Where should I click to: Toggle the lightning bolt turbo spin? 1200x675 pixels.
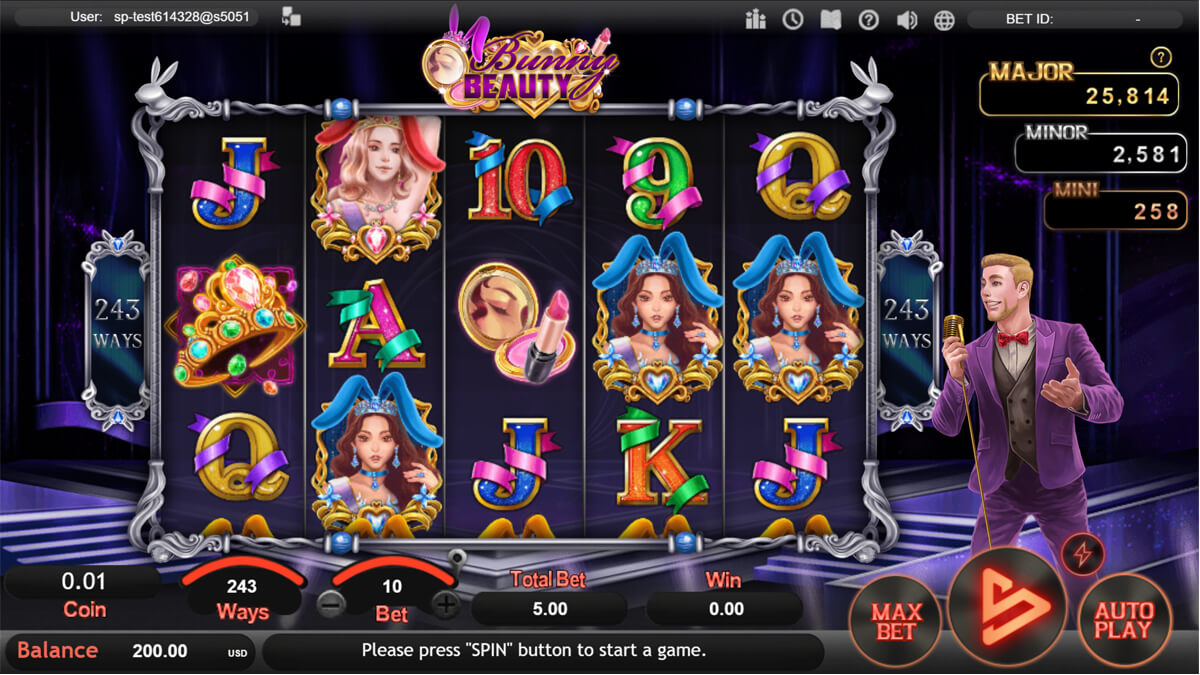[x=1083, y=553]
